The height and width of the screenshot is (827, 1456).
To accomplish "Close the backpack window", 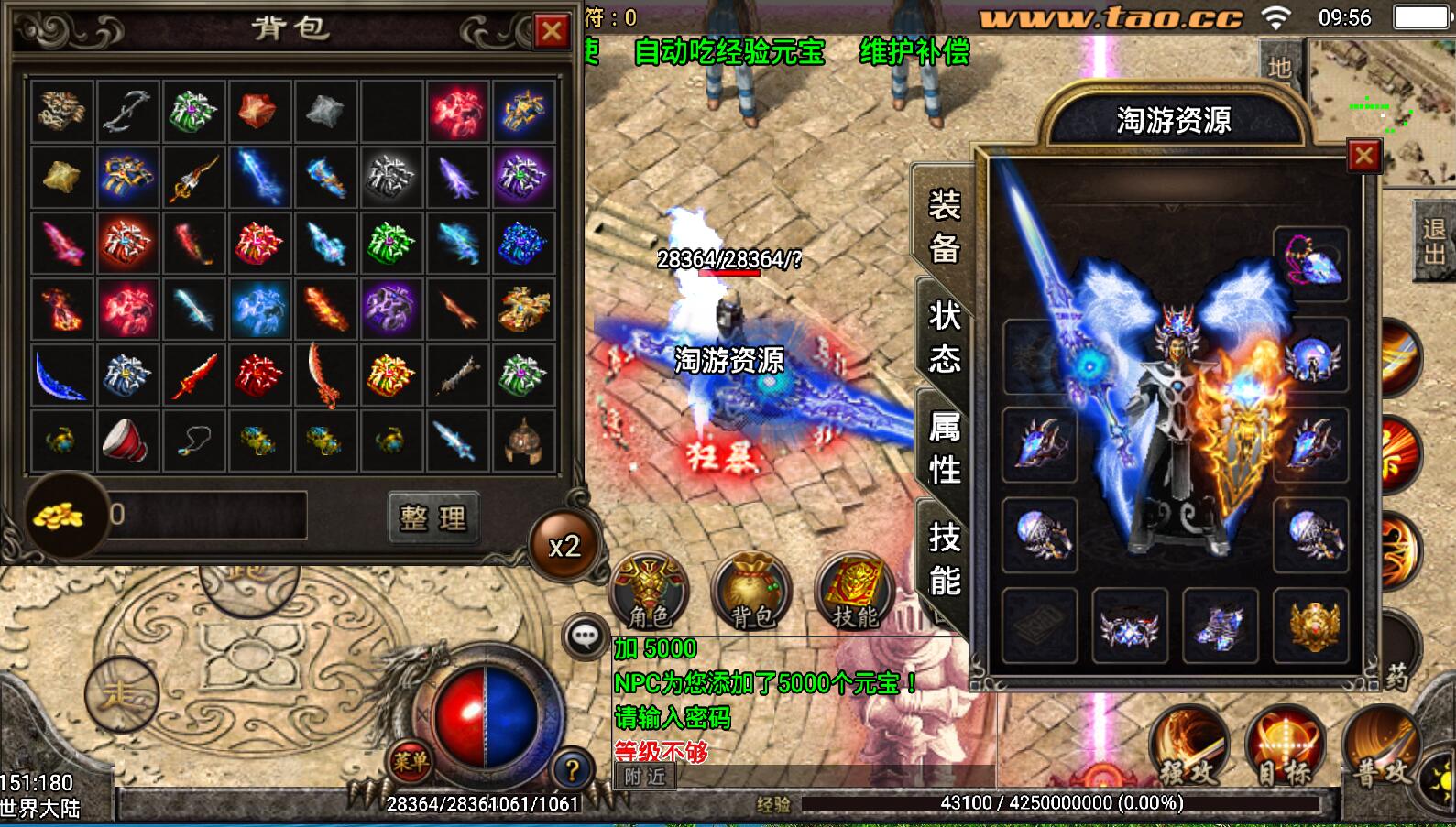I will [552, 32].
